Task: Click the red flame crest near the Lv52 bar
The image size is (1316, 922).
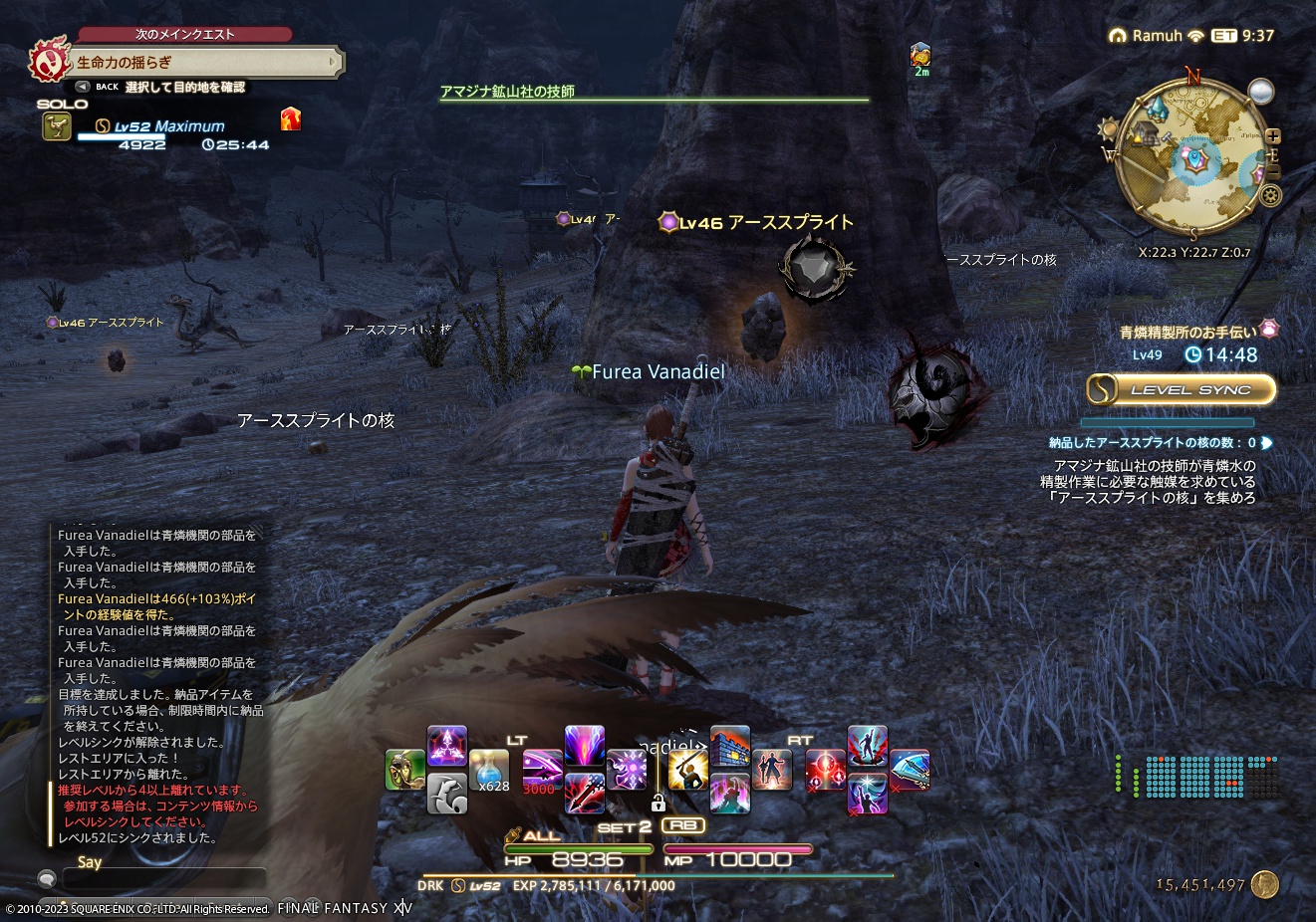Action: pos(290,119)
